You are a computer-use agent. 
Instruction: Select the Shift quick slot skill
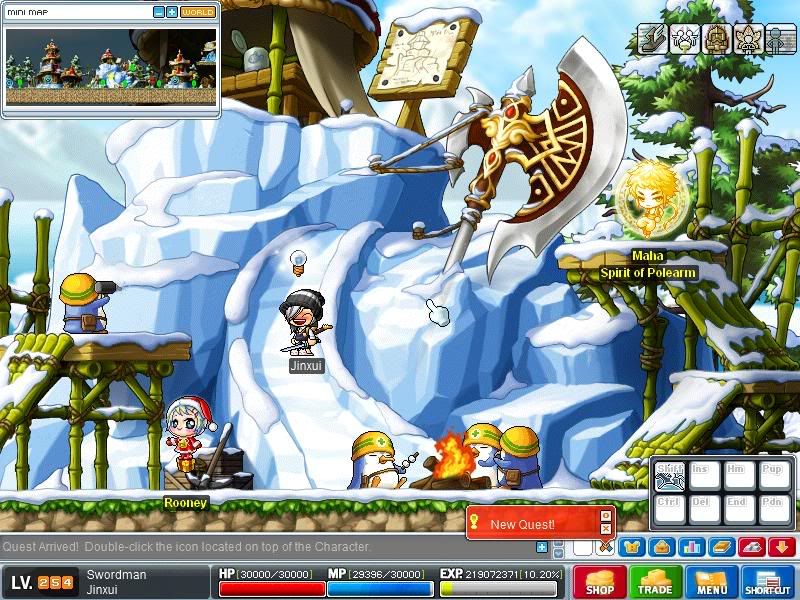pyautogui.click(x=669, y=476)
